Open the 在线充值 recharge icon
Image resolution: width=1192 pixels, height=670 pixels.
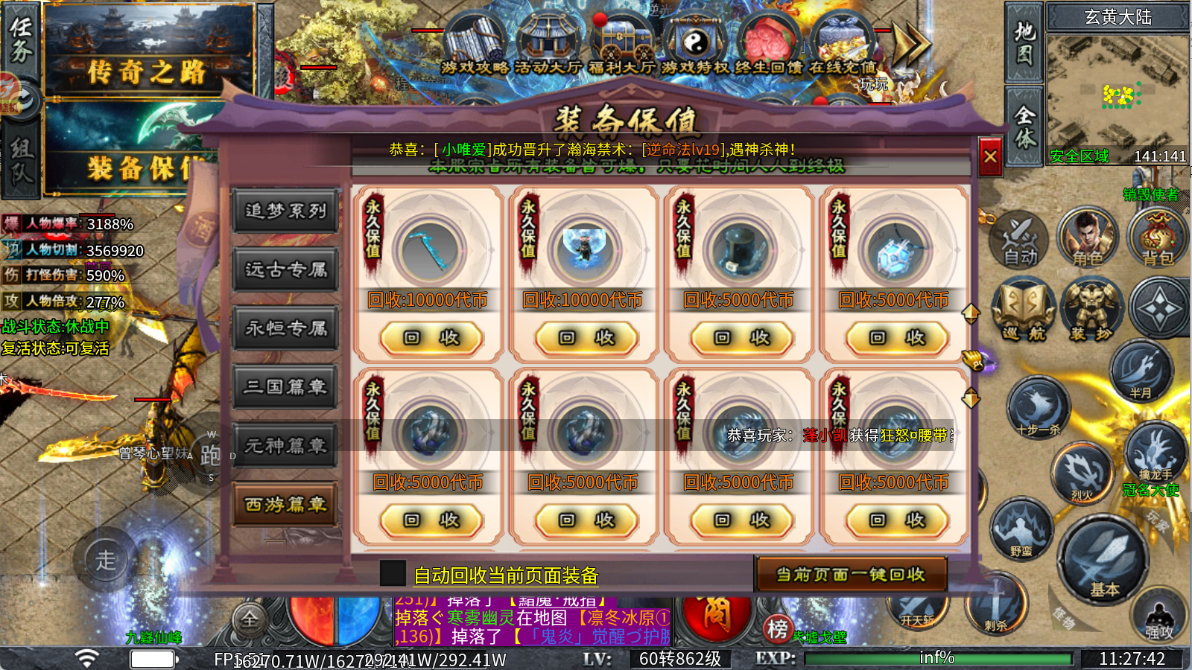(843, 43)
